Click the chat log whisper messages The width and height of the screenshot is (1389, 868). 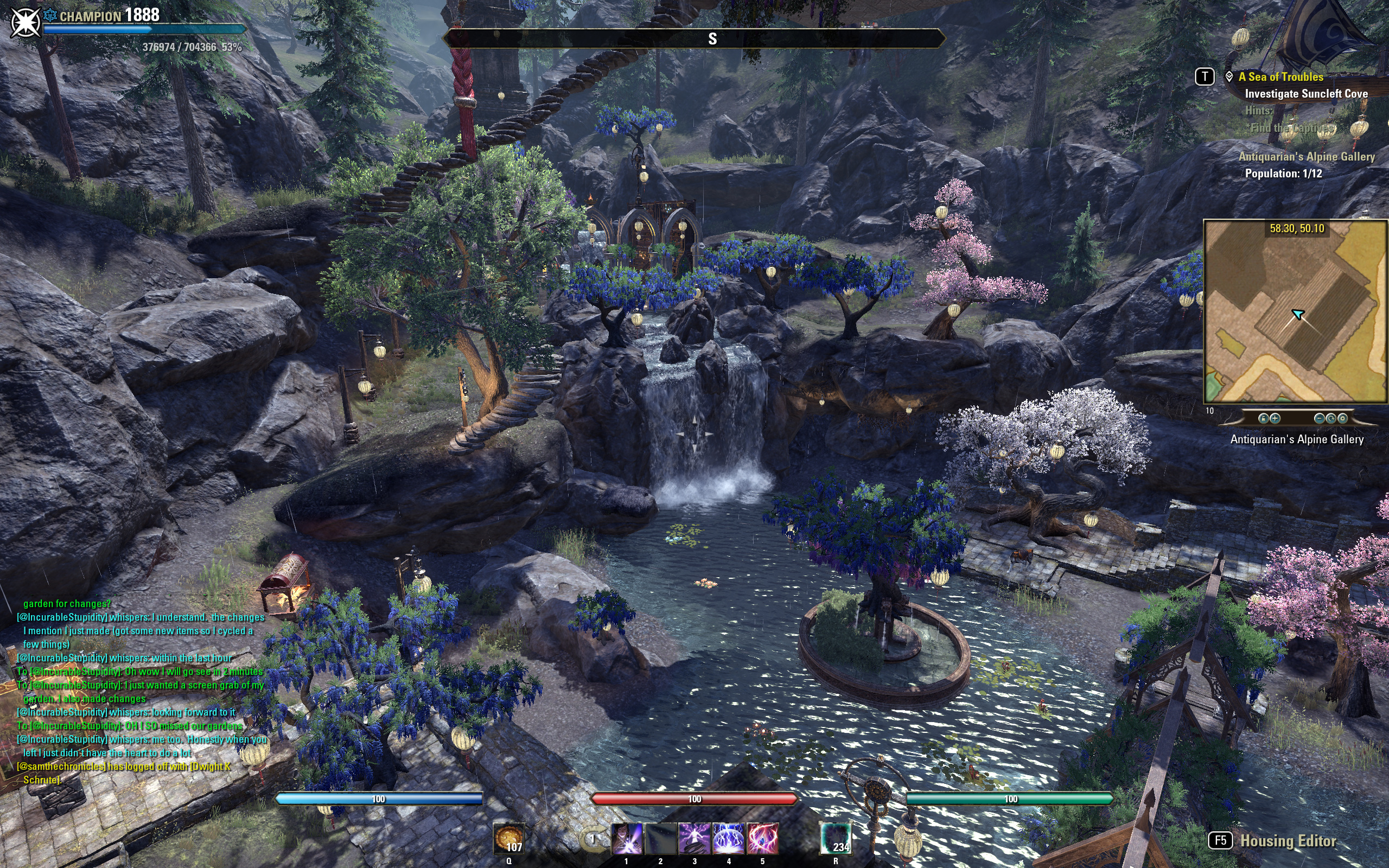tap(141, 692)
